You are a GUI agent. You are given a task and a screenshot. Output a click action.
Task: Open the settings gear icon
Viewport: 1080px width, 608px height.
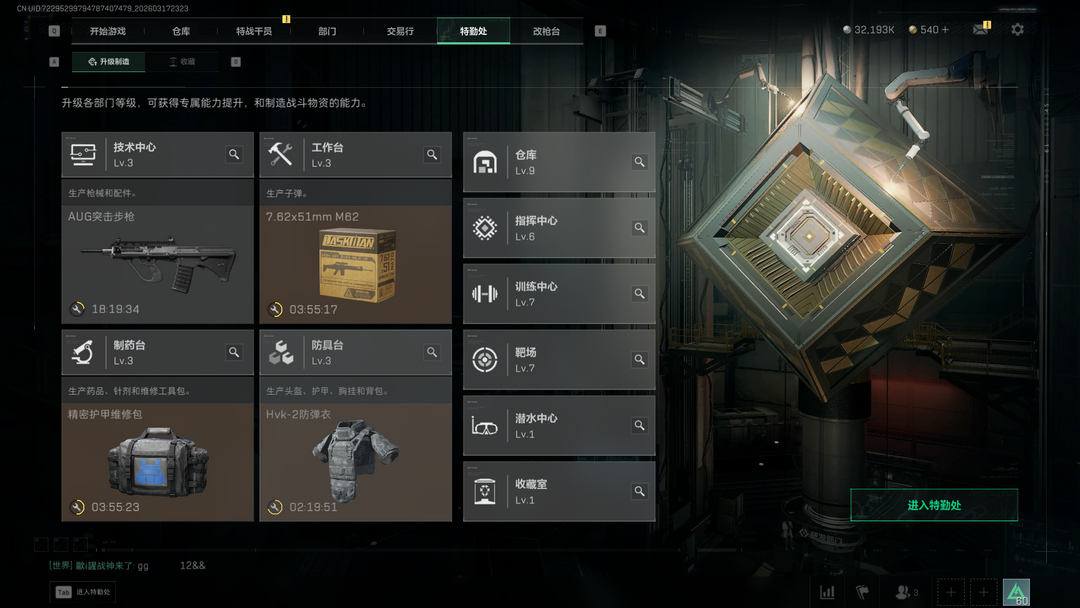(1017, 30)
